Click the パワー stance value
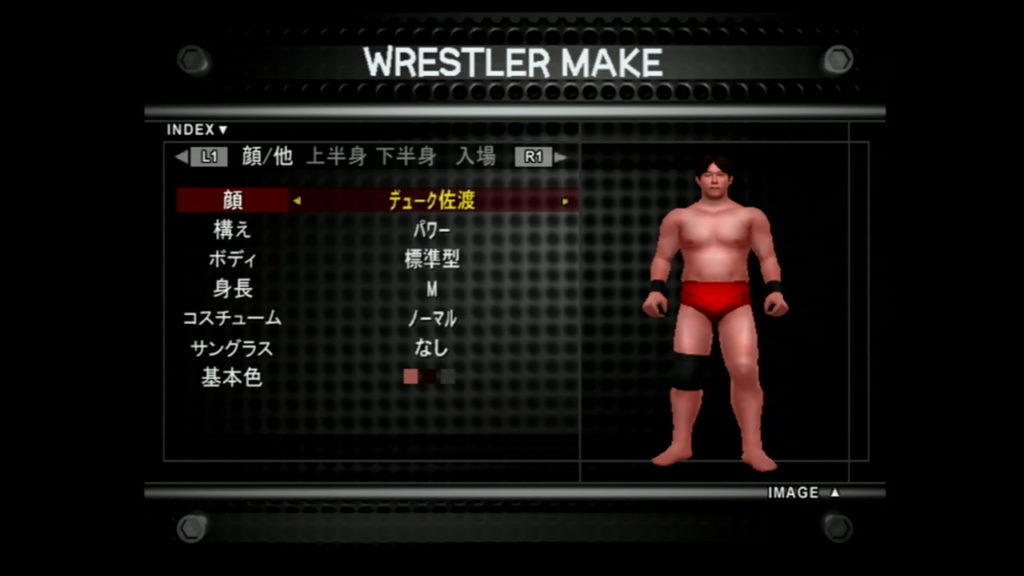The width and height of the screenshot is (1024, 576). click(432, 230)
